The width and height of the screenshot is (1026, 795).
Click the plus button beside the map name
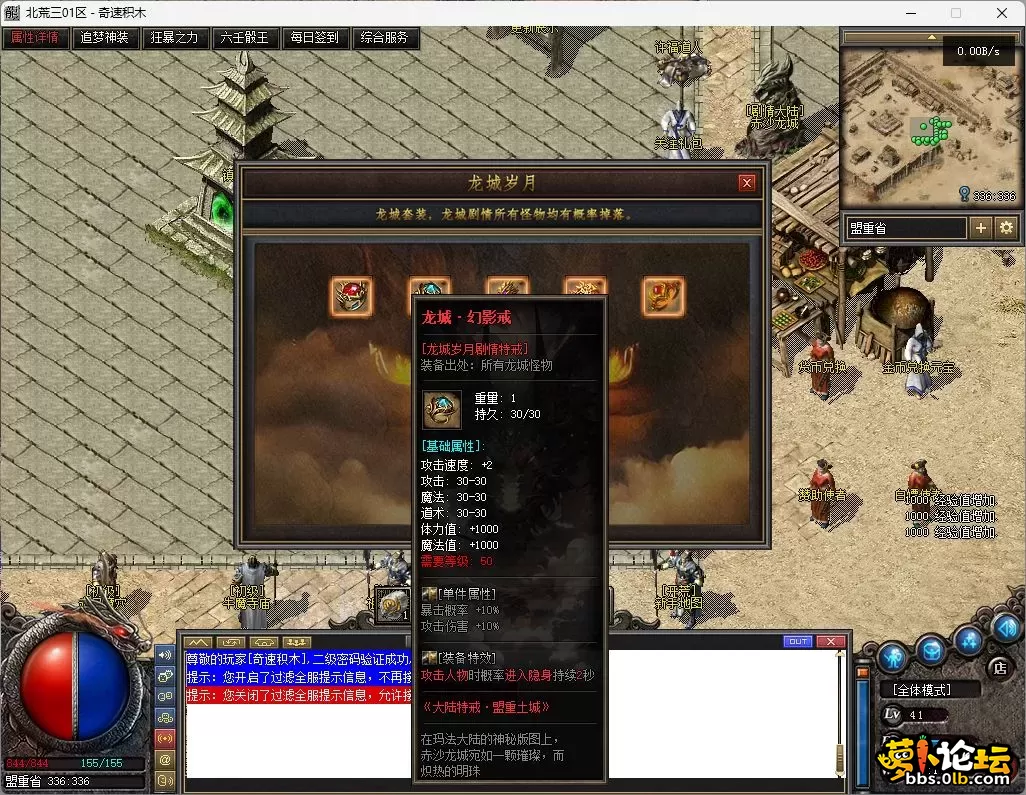click(981, 228)
